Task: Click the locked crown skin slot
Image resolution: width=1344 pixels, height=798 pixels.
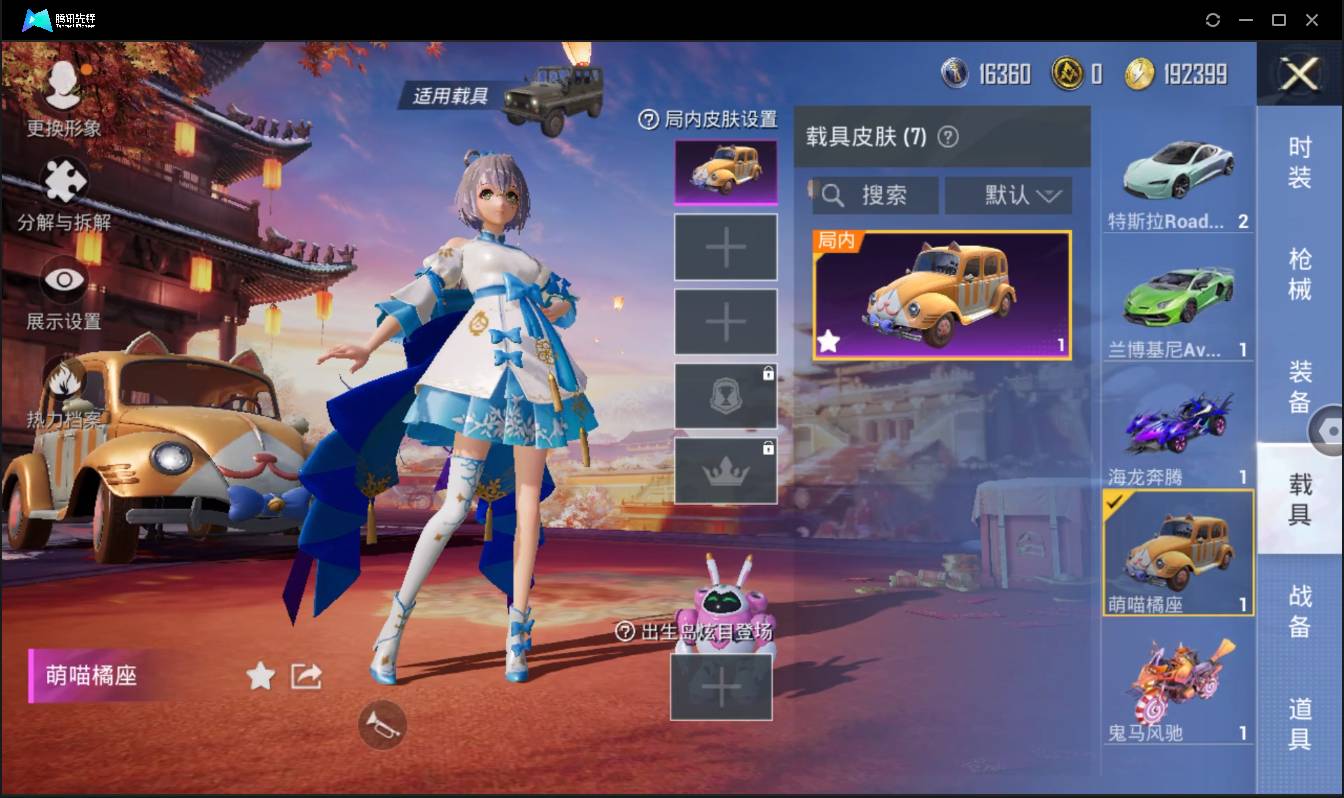Action: point(727,468)
